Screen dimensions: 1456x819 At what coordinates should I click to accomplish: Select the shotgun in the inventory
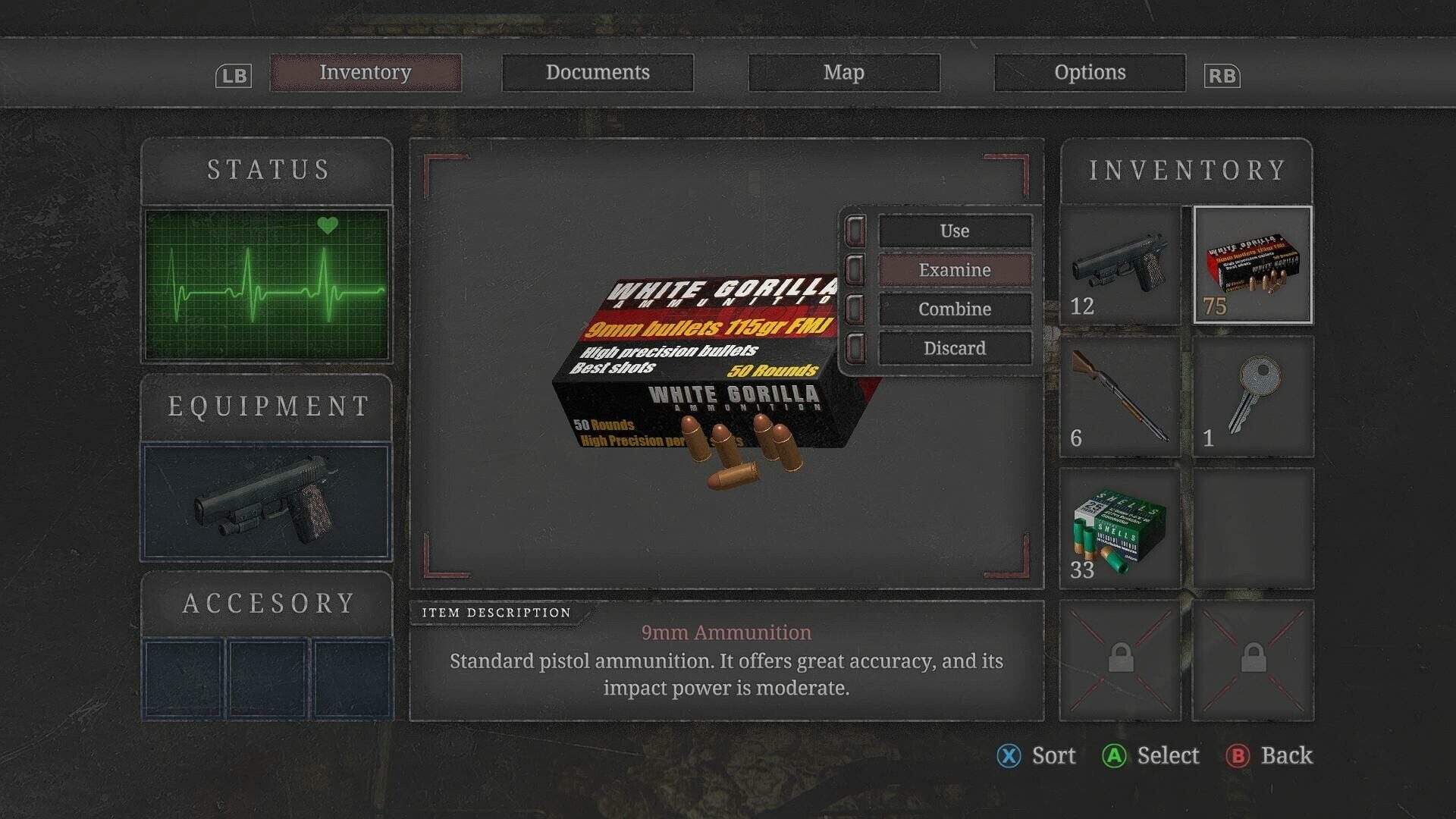click(1120, 398)
